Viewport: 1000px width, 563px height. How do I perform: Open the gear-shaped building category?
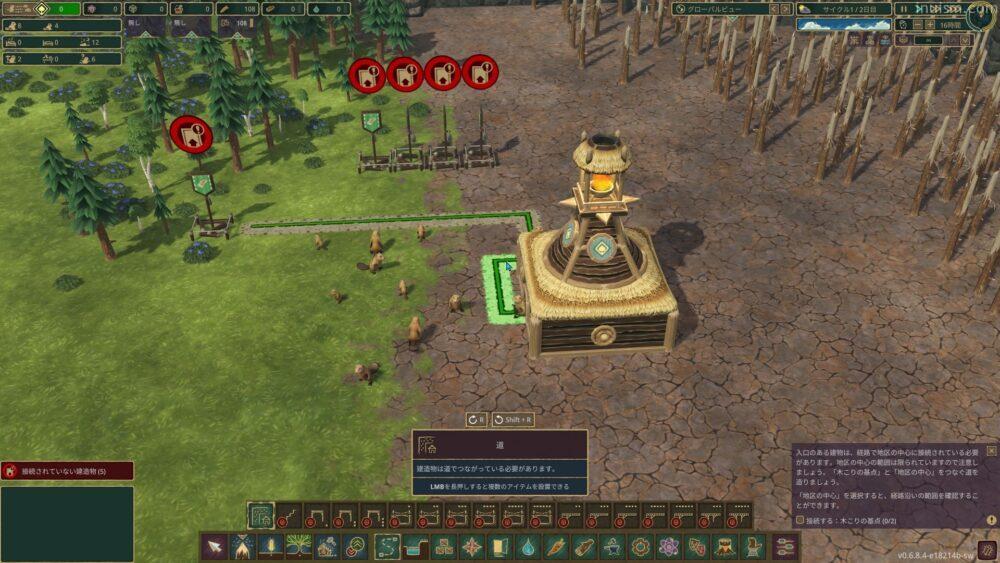640,547
